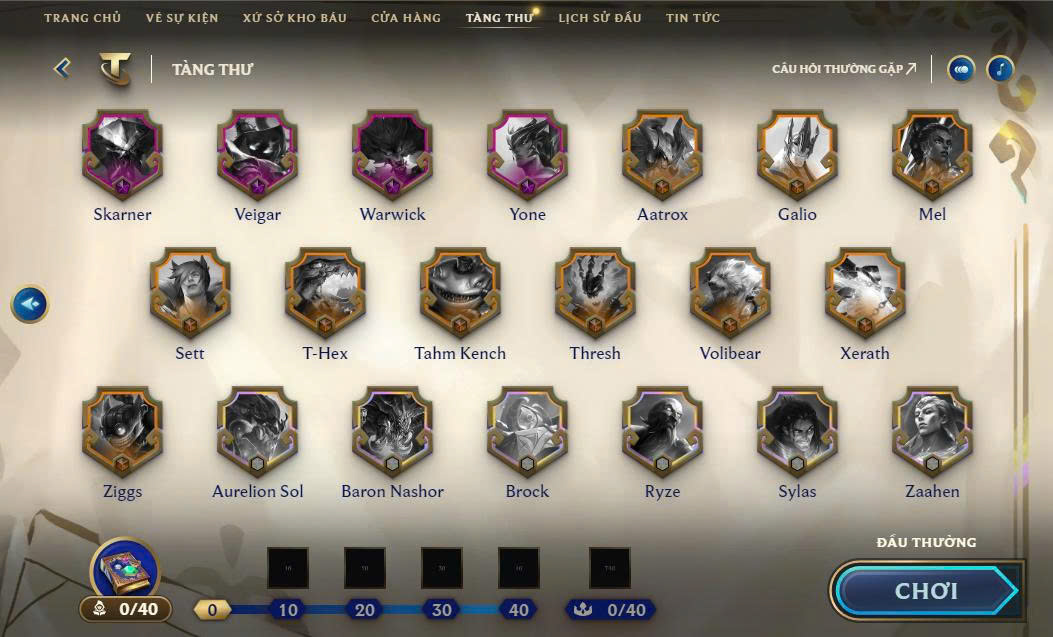The image size is (1053, 637).
Task: Select the Tahm Kench champion portrait
Action: 460,293
